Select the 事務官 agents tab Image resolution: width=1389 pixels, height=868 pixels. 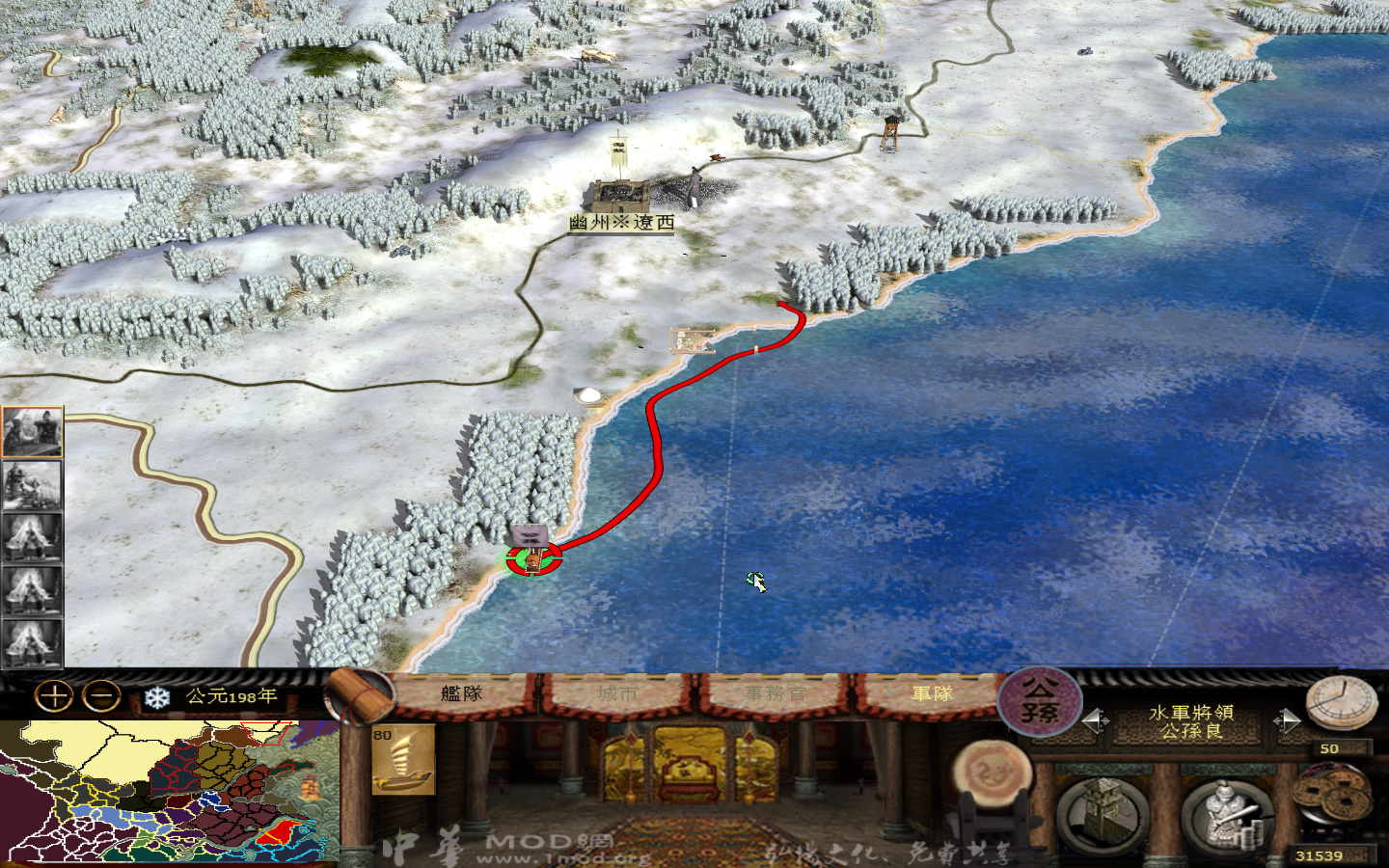coord(771,692)
